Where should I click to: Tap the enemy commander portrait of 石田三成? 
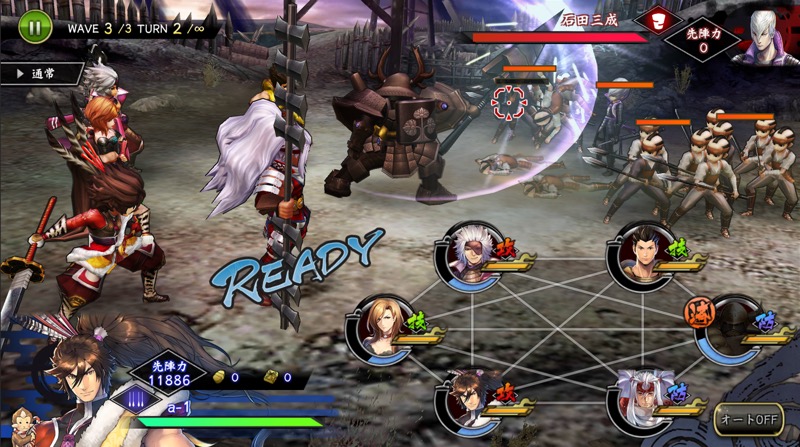(763, 37)
